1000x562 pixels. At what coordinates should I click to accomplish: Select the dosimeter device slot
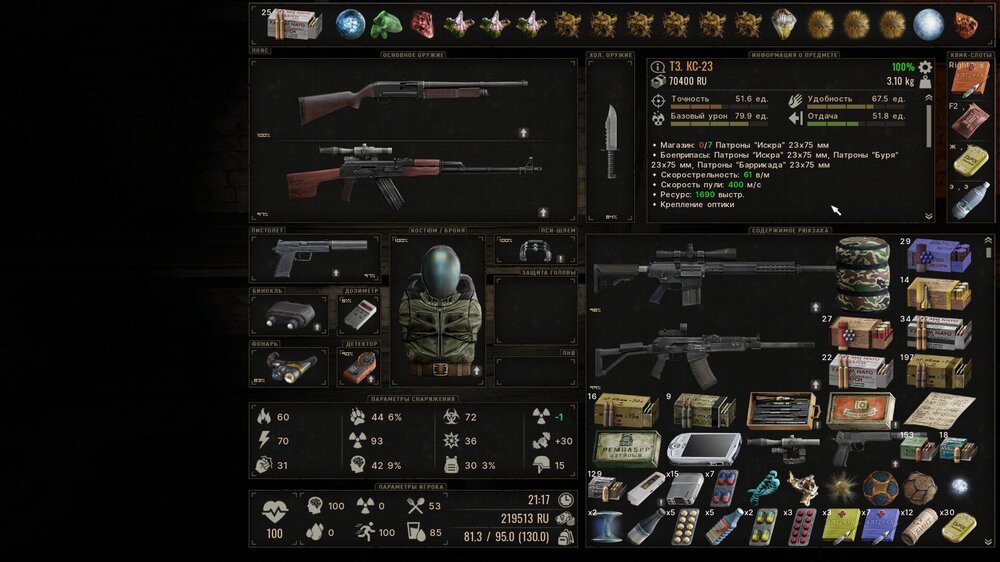coord(359,315)
